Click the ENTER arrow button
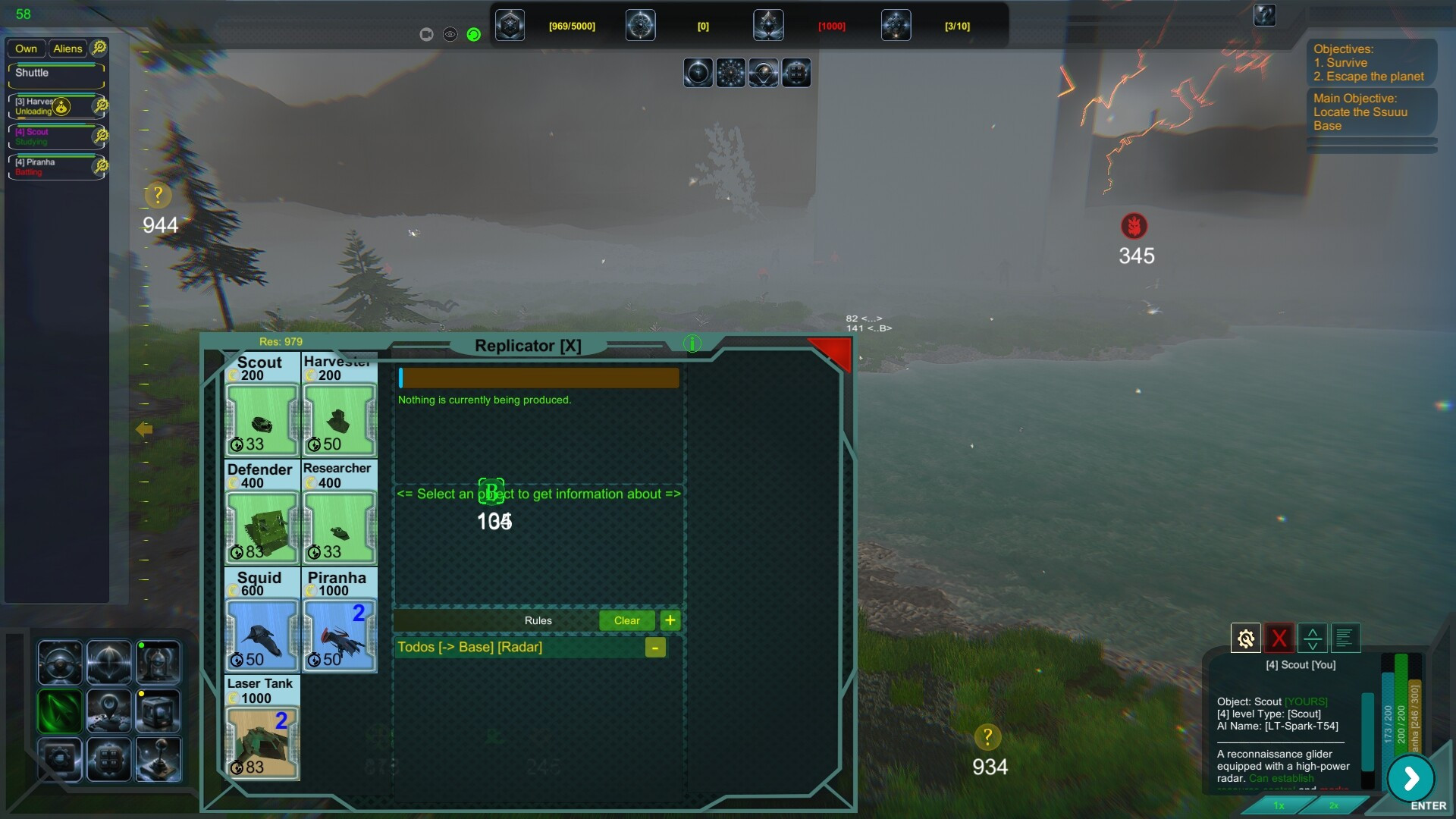This screenshot has width=1456, height=819. [1410, 778]
